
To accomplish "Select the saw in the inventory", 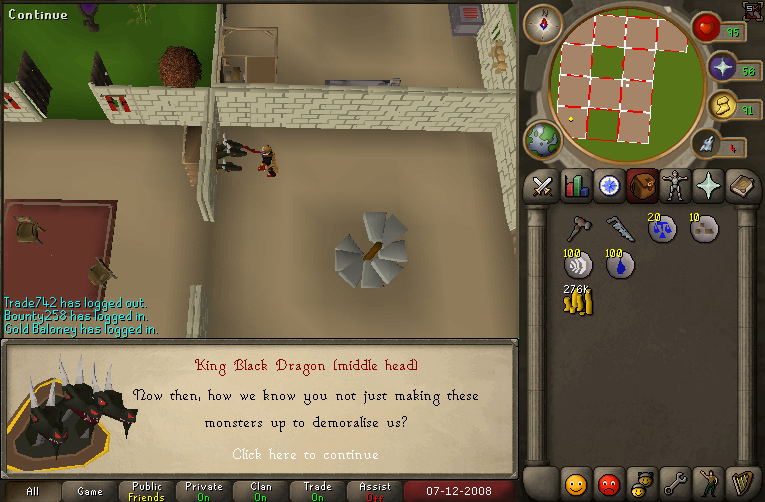I will pos(619,229).
